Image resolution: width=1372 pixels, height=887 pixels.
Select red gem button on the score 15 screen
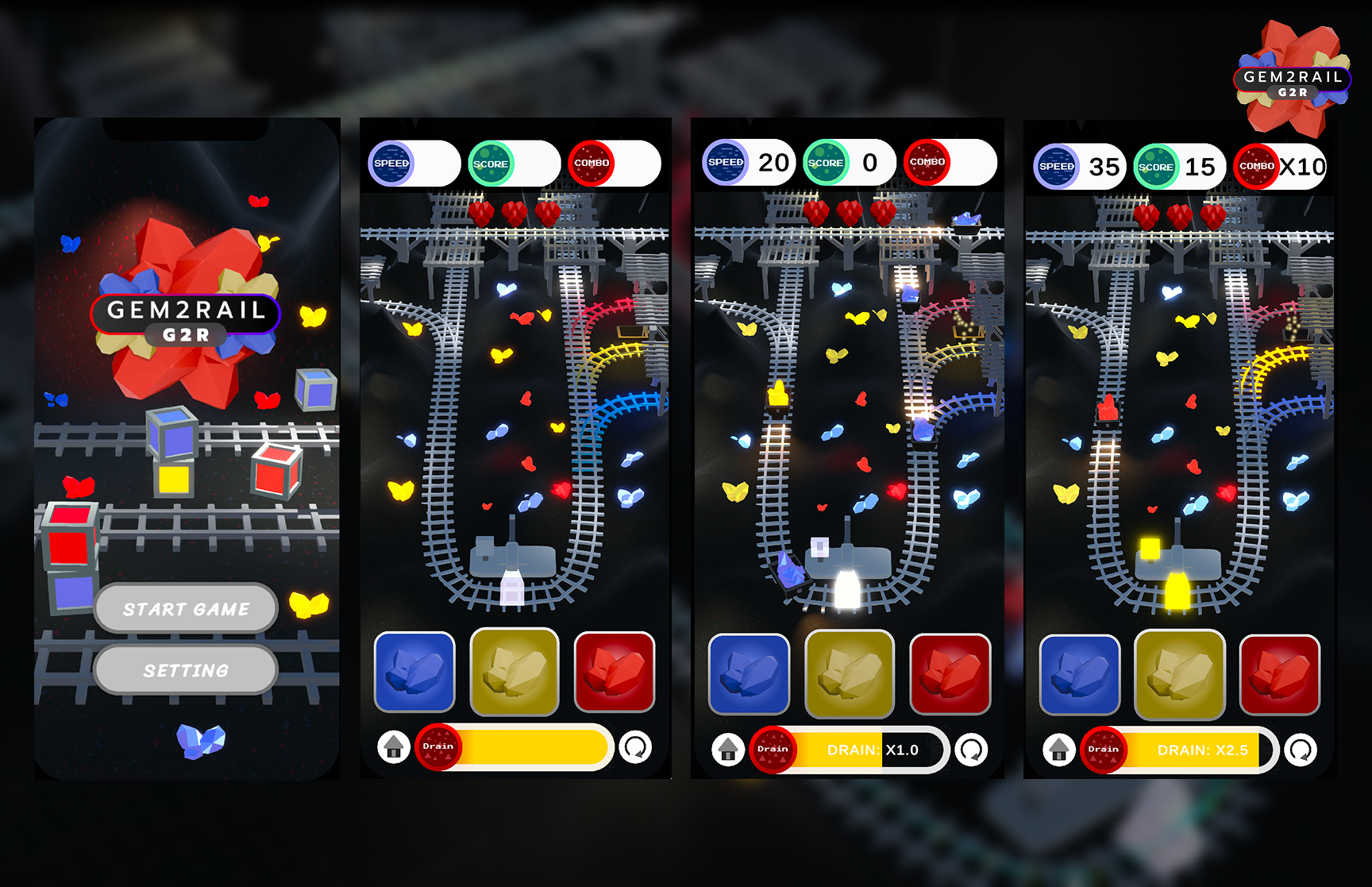[x=1280, y=675]
